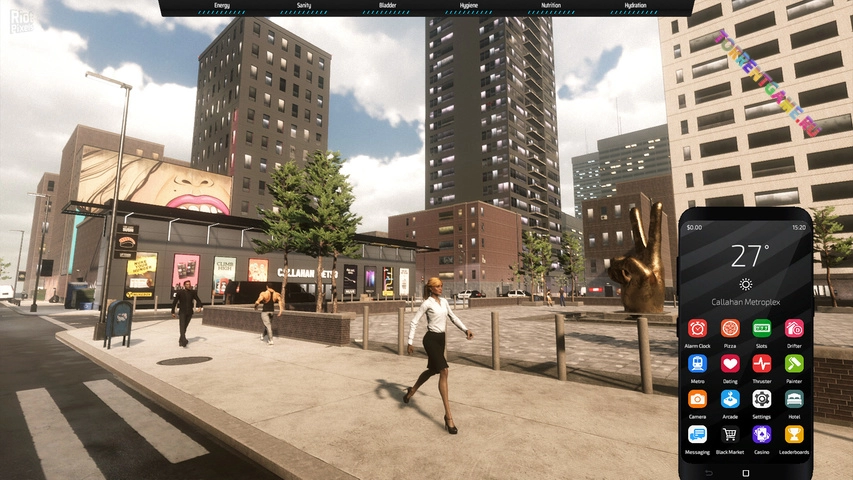Screen dimensions: 853x480
Task: Launch the Pizza app
Action: [730, 328]
